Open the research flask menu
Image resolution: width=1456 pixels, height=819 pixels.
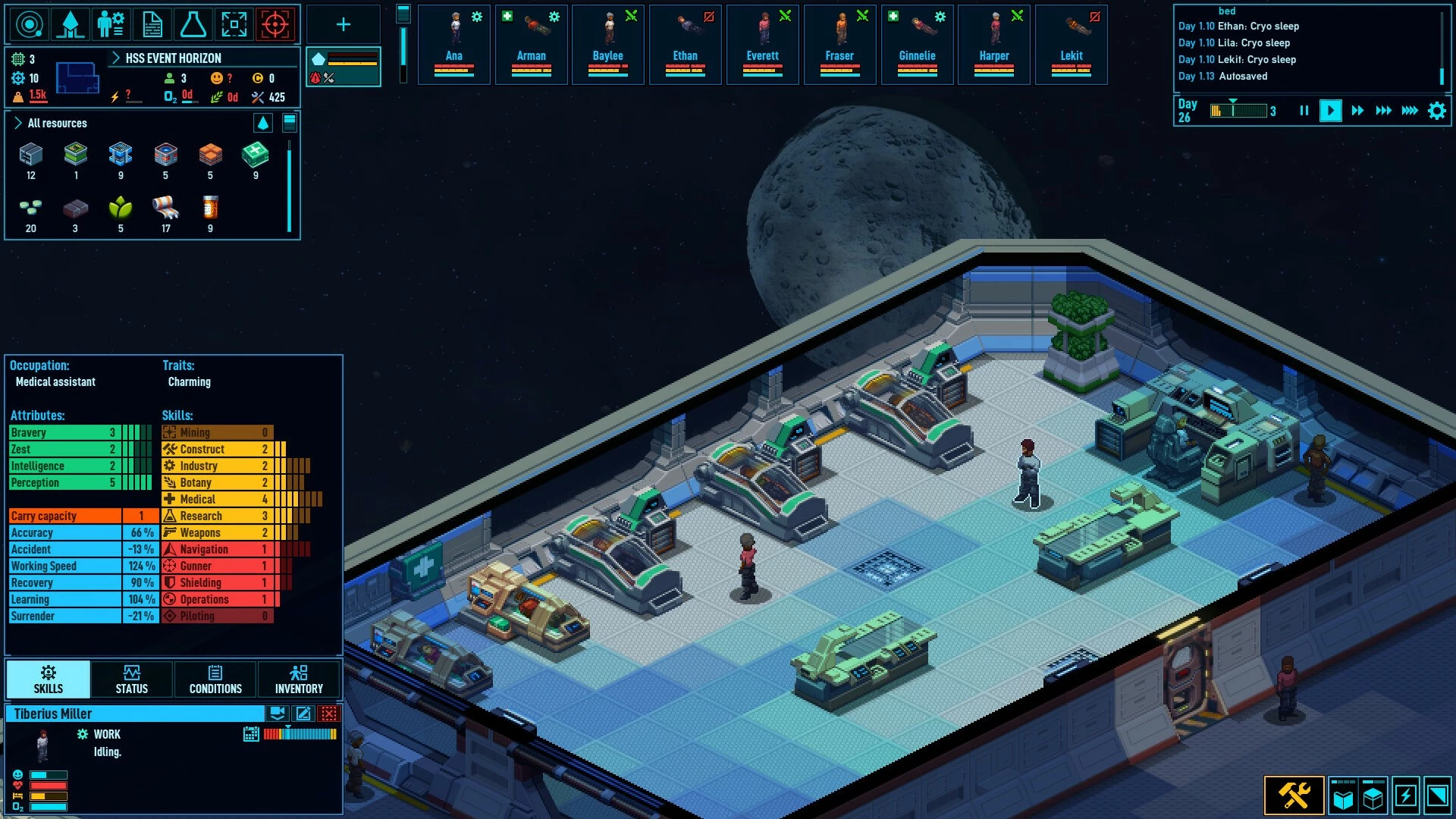pos(193,24)
